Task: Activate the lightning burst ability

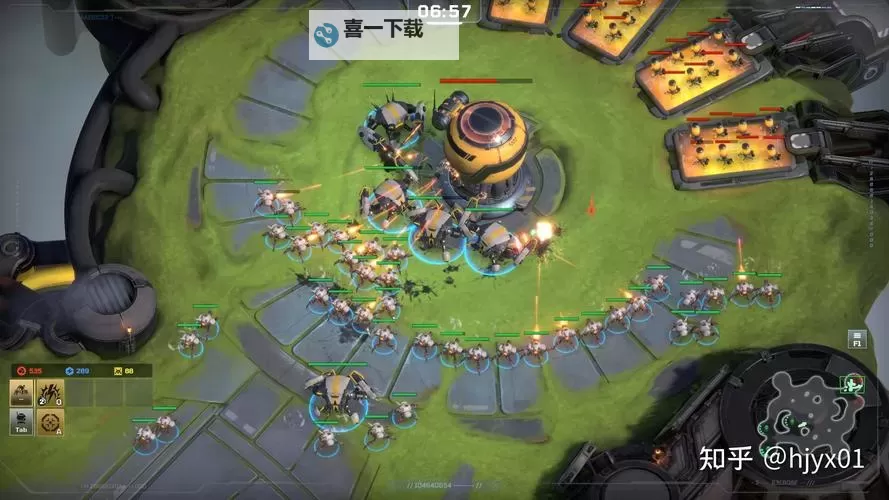Action: (50, 393)
